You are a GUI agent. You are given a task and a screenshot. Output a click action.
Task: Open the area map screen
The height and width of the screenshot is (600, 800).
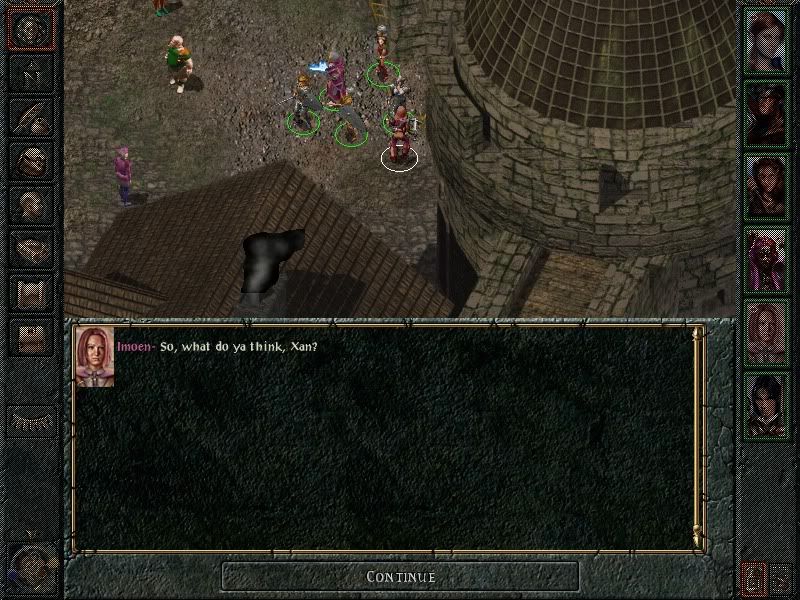[x=30, y=74]
